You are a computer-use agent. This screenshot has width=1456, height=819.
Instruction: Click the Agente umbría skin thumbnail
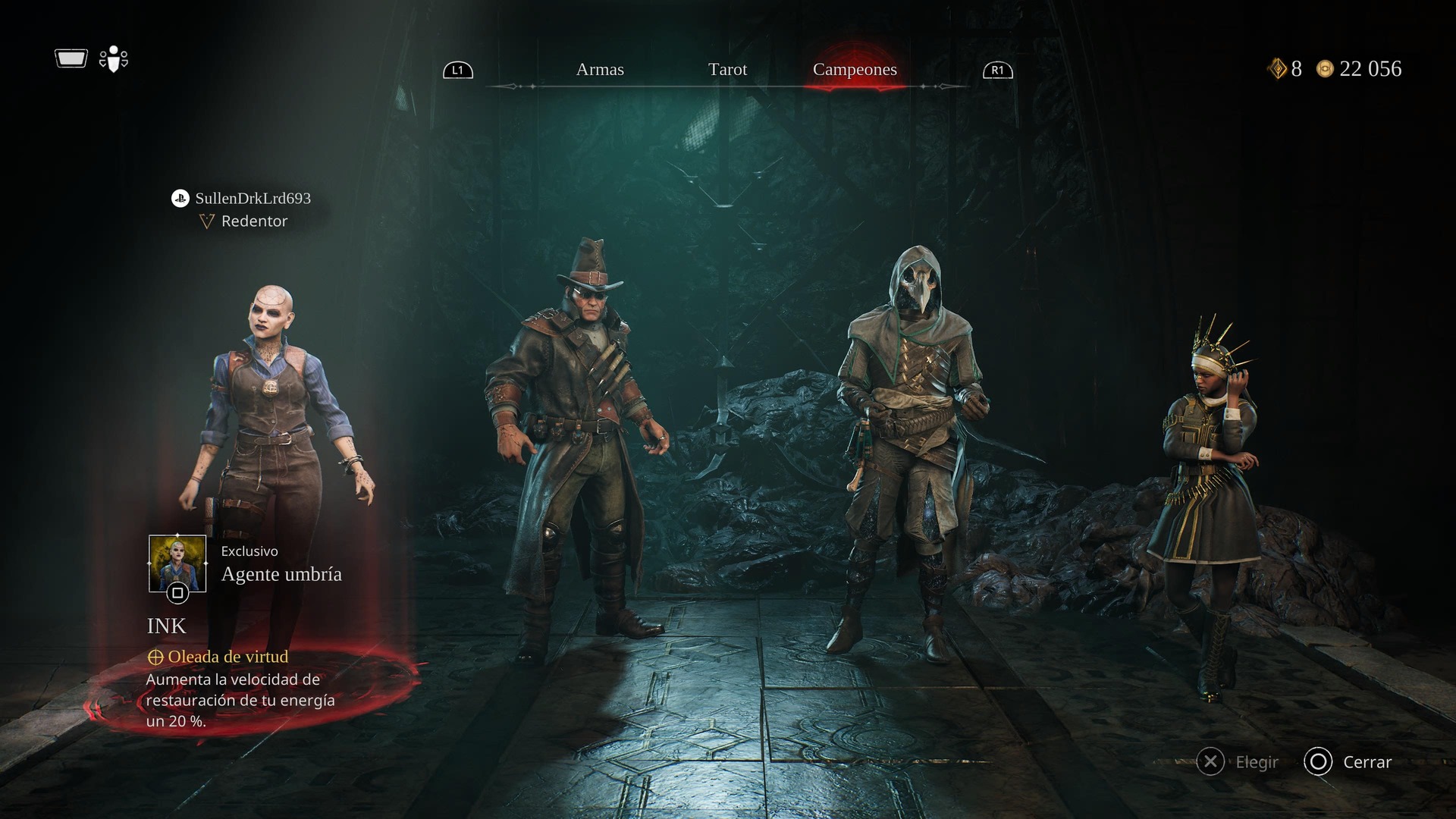(177, 564)
